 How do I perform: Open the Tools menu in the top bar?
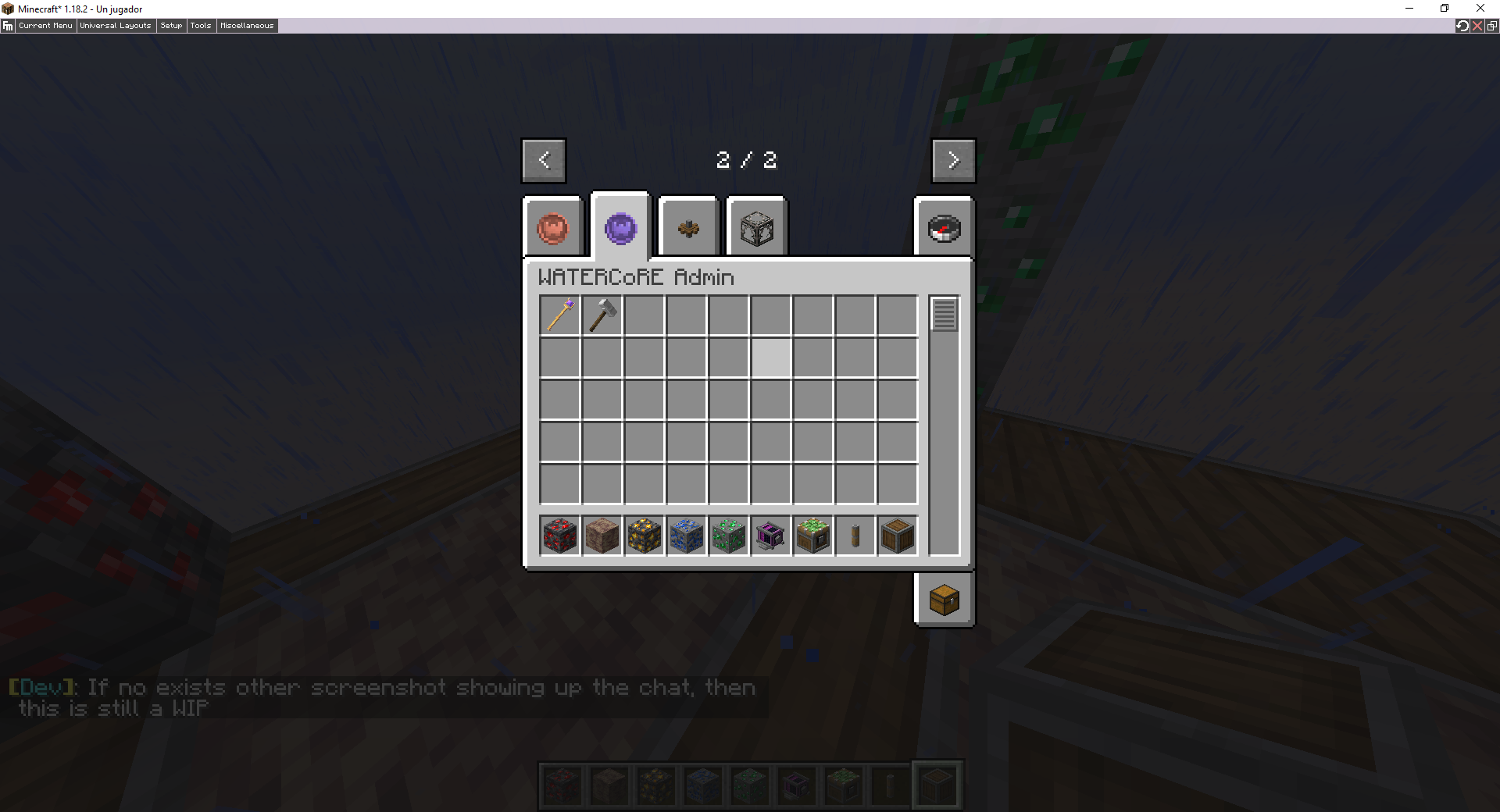click(x=201, y=25)
